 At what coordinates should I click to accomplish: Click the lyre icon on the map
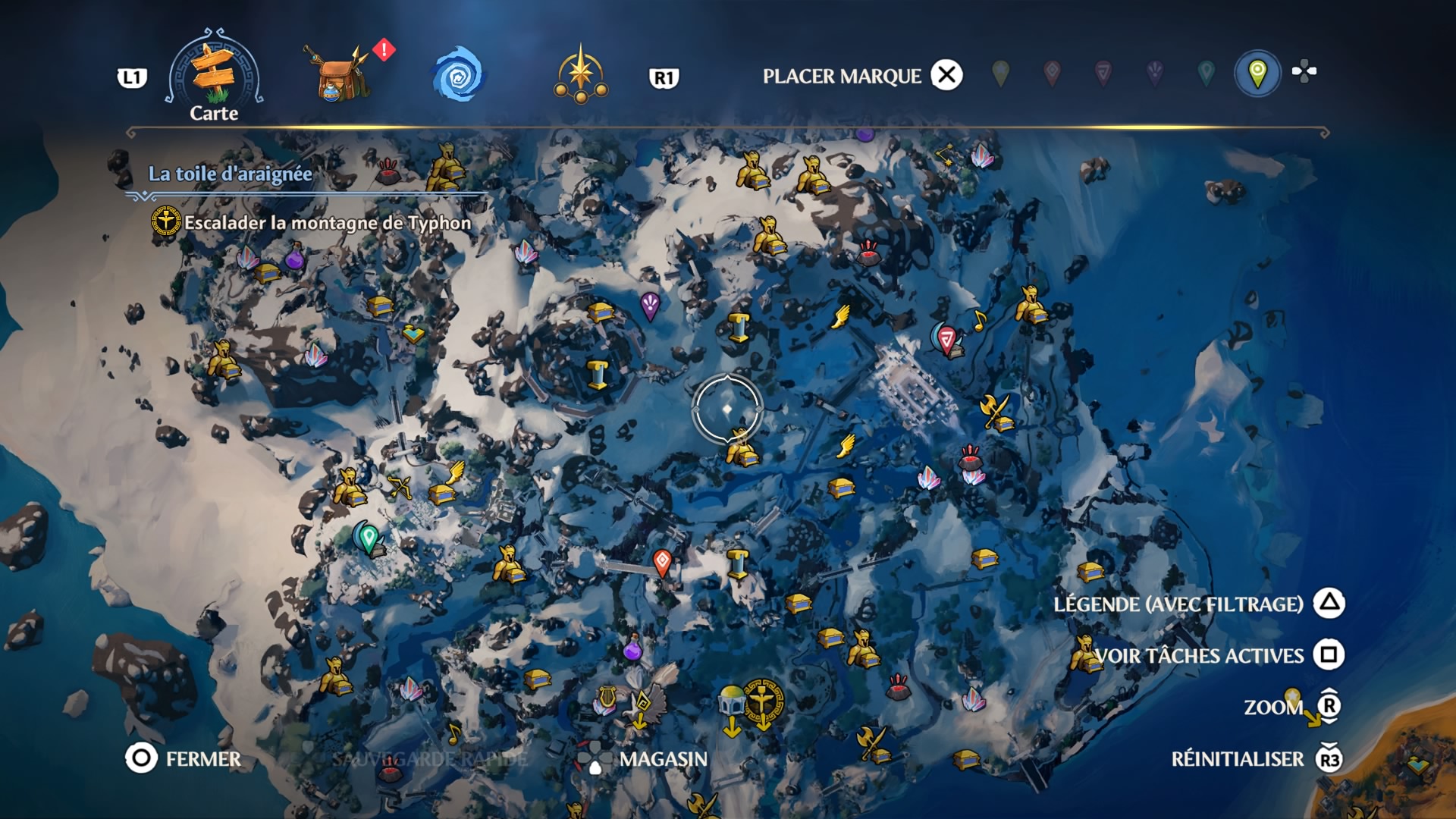[605, 699]
